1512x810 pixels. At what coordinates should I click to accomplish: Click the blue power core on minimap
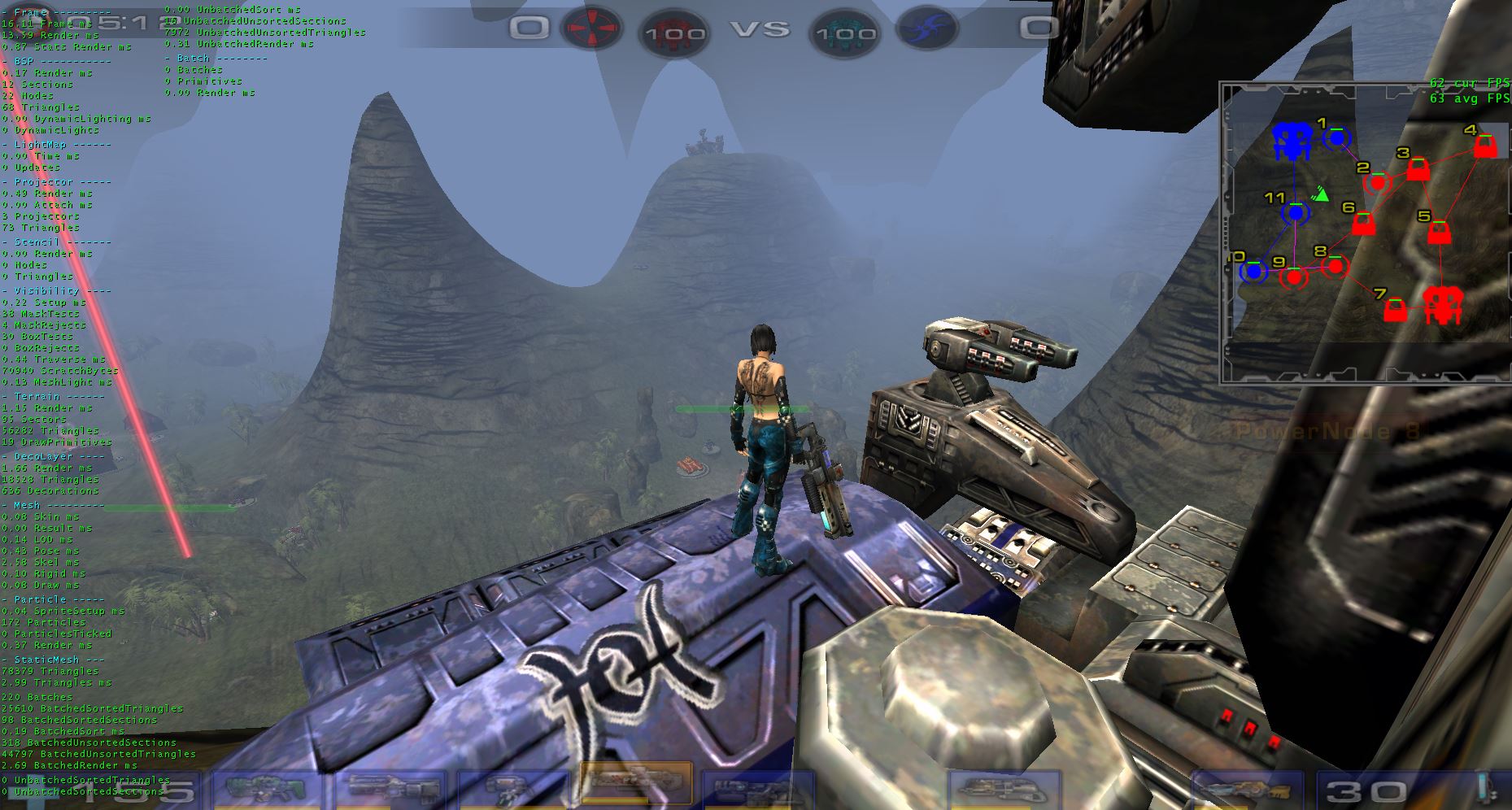click(x=1290, y=142)
